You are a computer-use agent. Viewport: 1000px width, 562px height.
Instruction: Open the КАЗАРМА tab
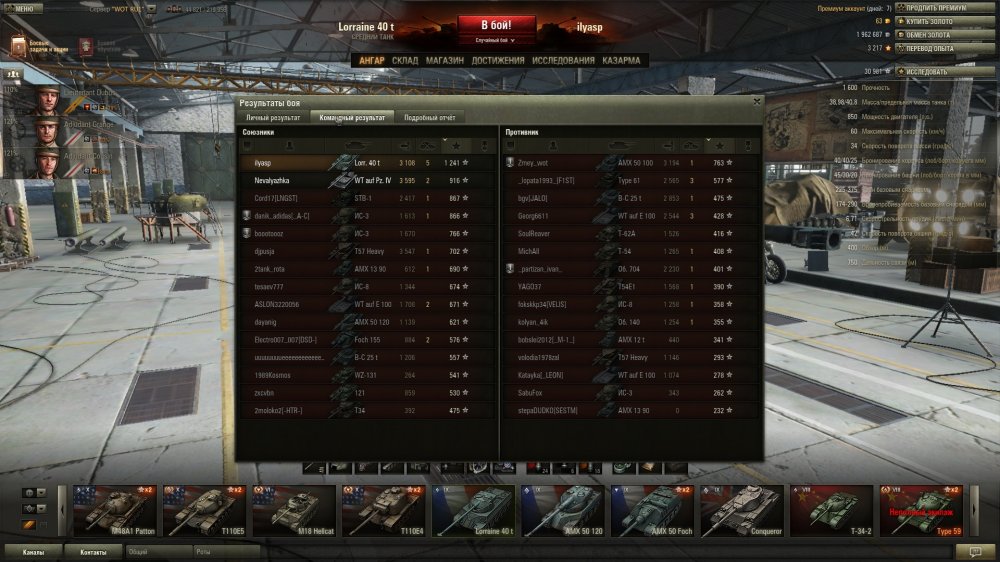pos(621,60)
